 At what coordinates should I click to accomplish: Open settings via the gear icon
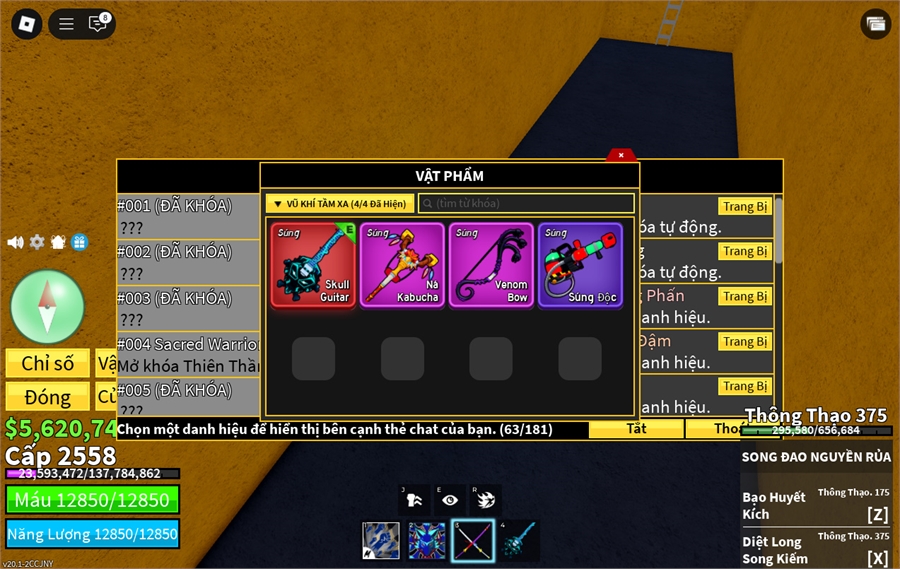pyautogui.click(x=37, y=242)
